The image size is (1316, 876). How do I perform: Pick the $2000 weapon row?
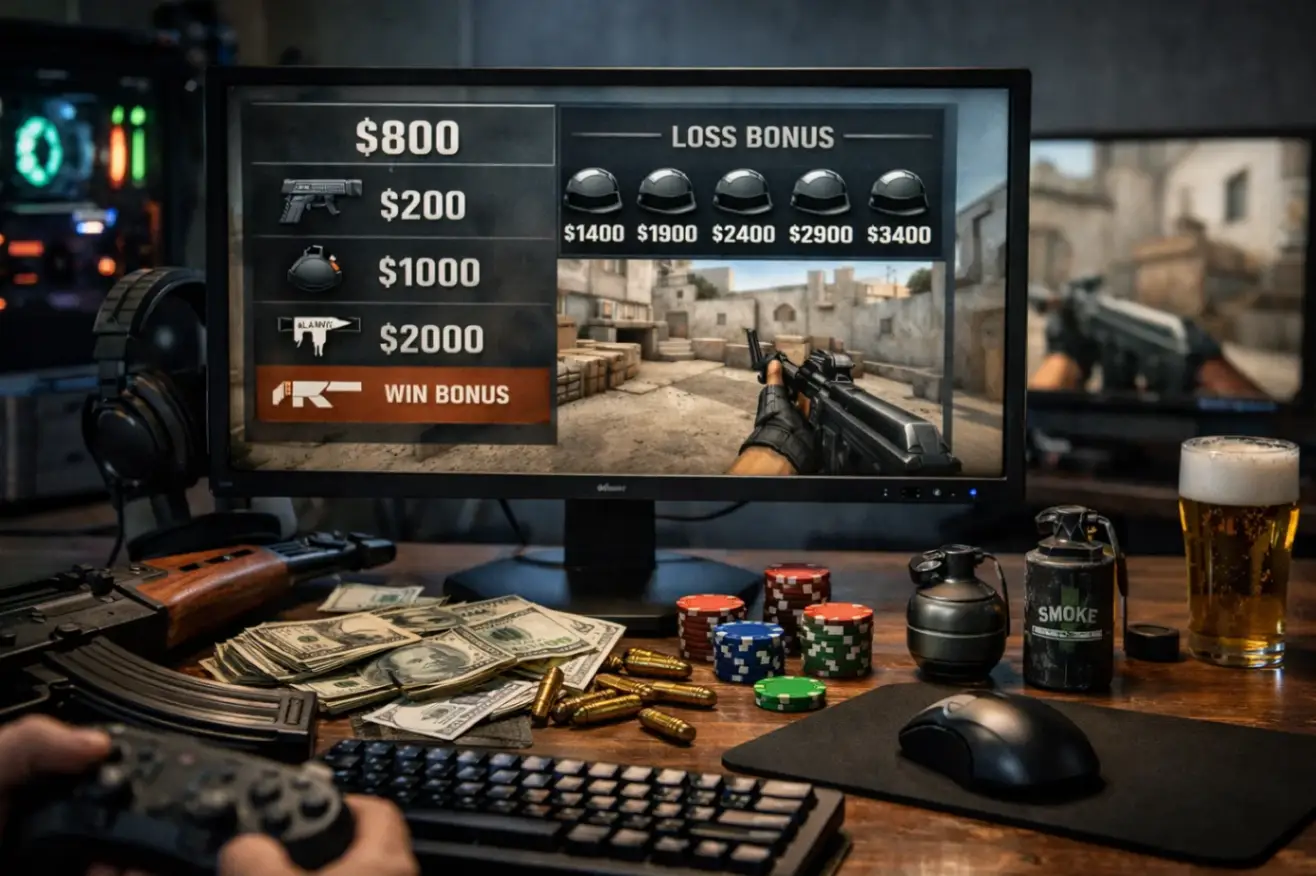pos(400,338)
